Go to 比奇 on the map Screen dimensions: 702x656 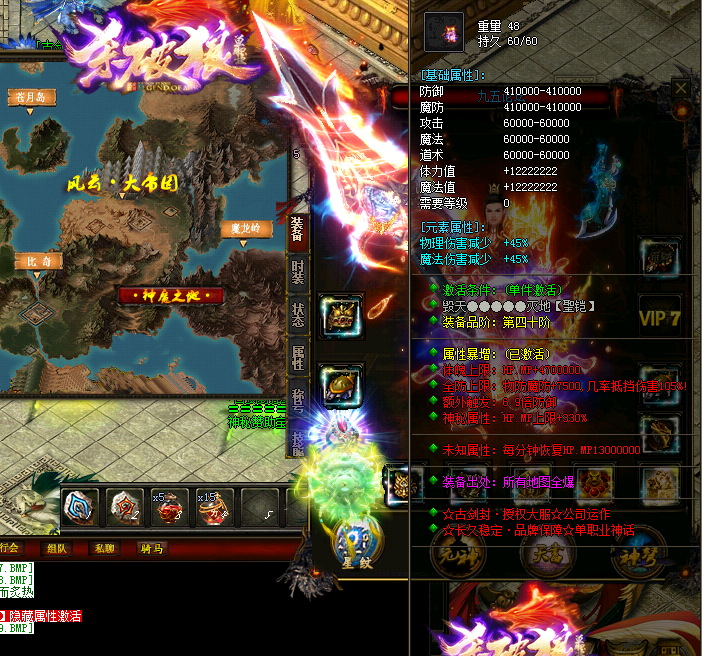click(x=40, y=261)
